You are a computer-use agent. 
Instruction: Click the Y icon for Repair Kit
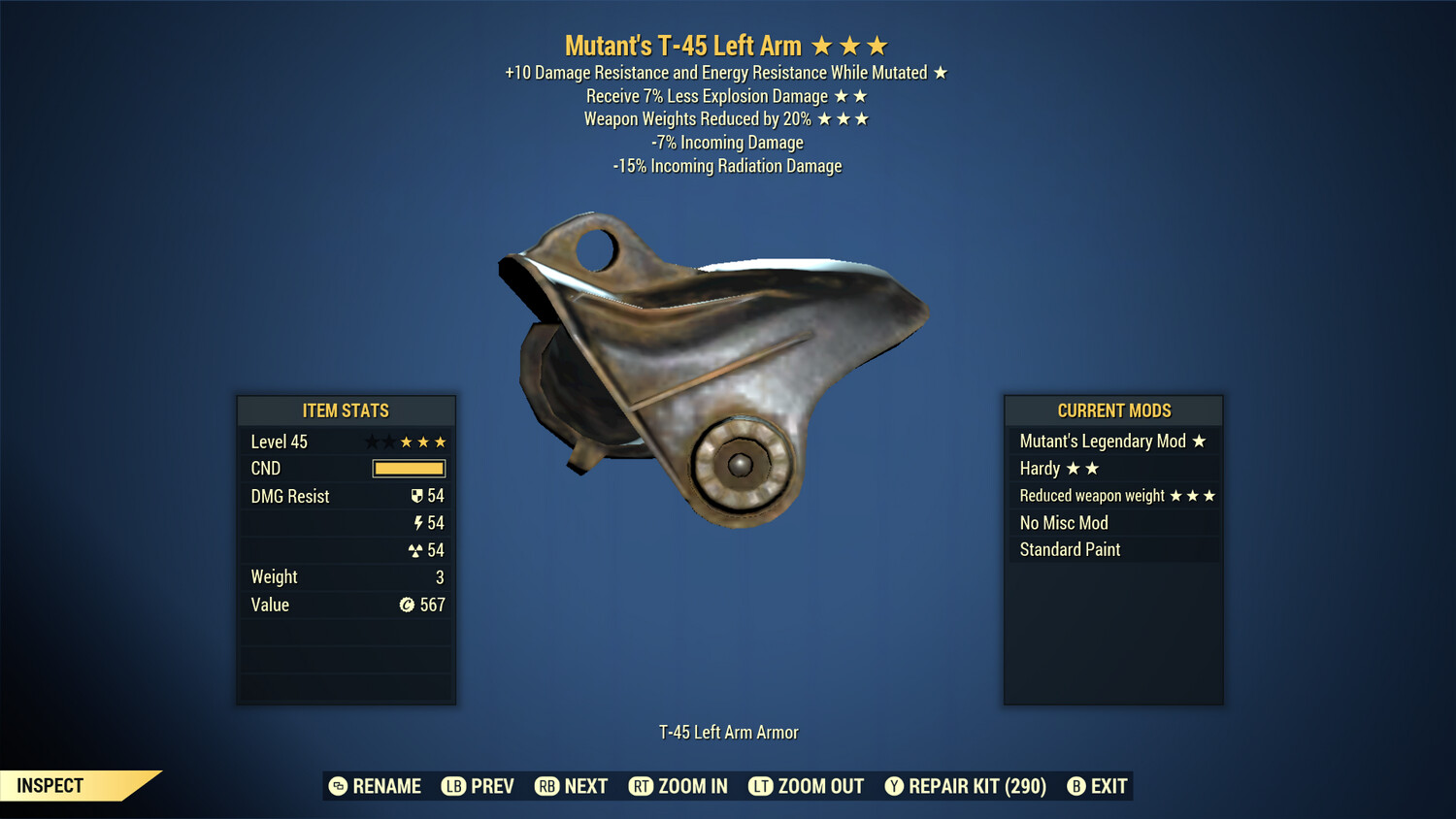click(x=893, y=786)
